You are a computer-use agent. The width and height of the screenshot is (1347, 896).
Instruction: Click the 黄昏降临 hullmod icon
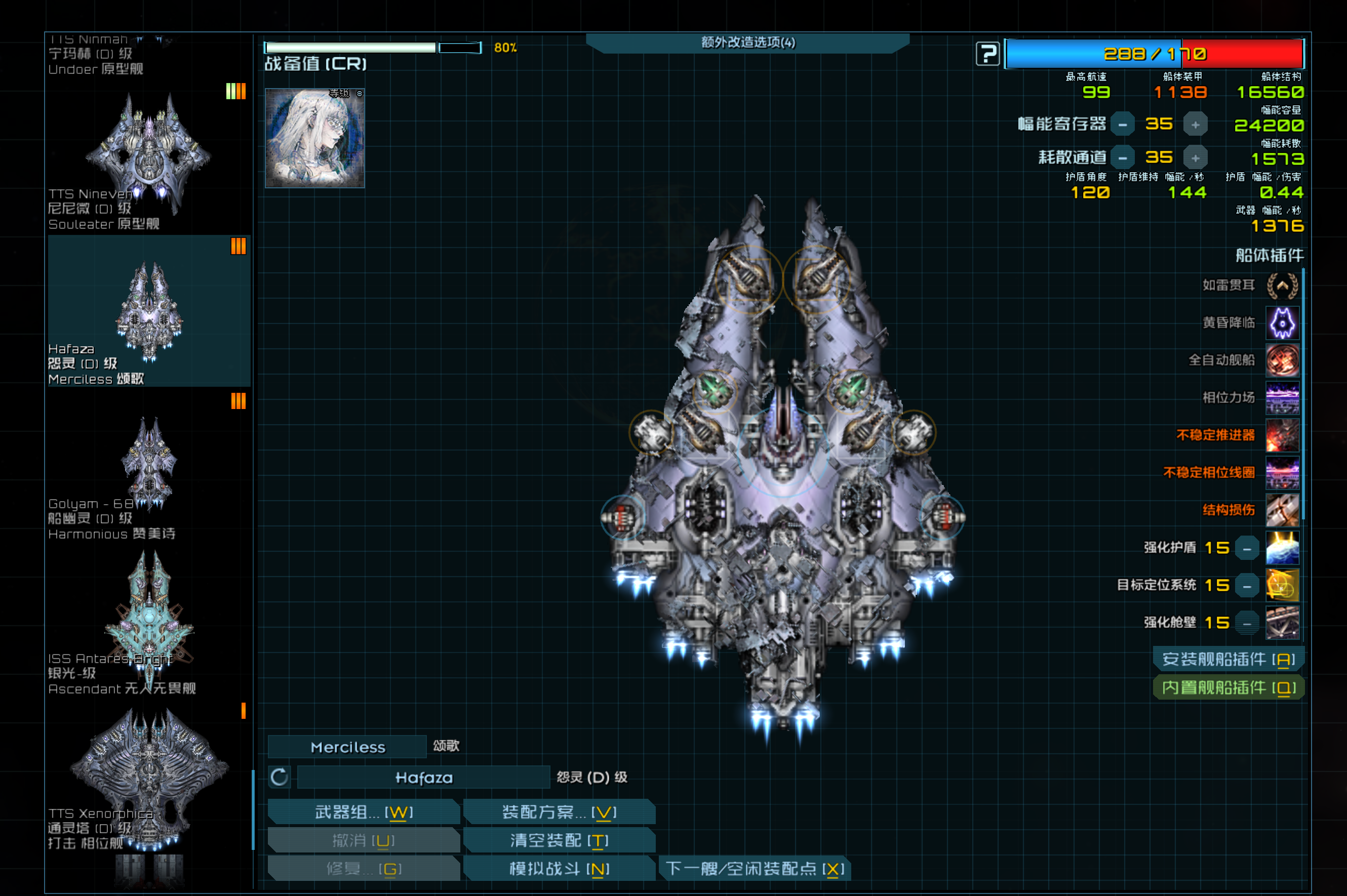1282,323
